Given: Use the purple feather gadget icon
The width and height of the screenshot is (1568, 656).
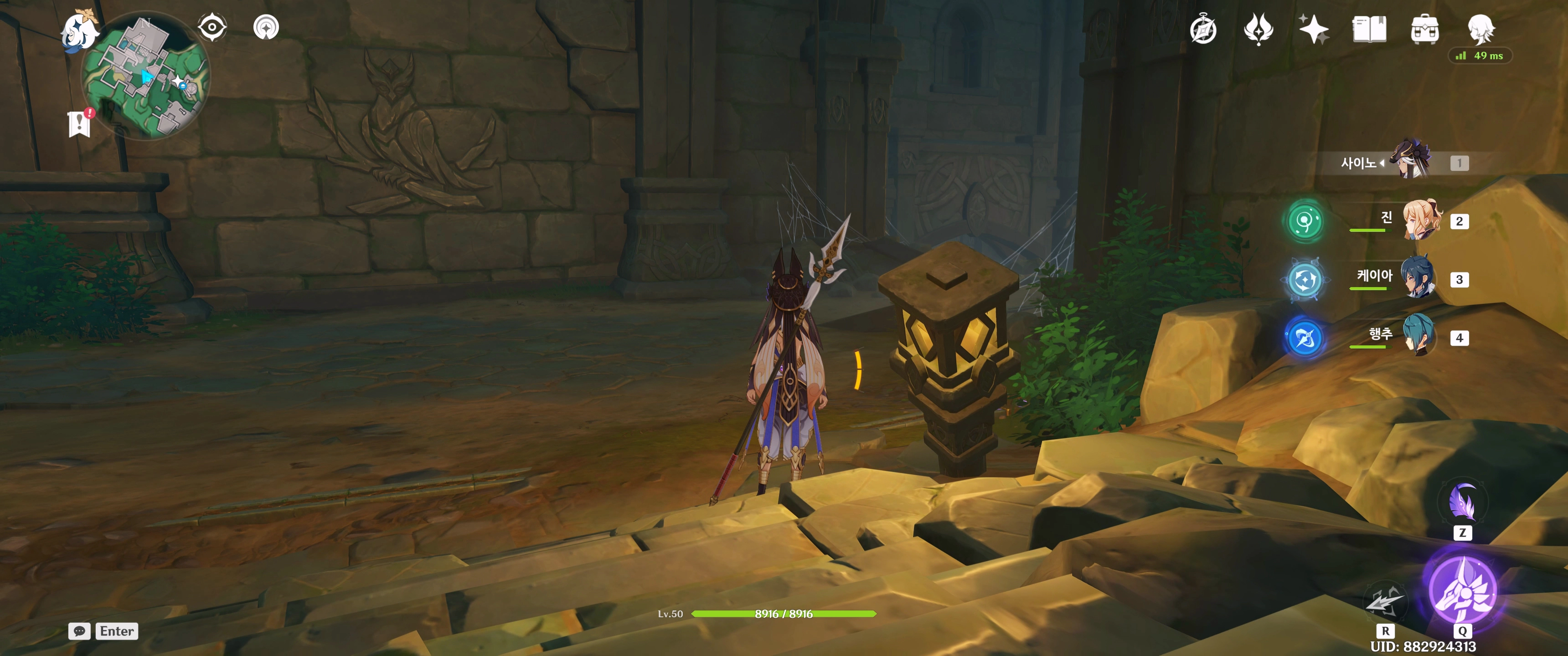Looking at the screenshot, I should 1462,503.
